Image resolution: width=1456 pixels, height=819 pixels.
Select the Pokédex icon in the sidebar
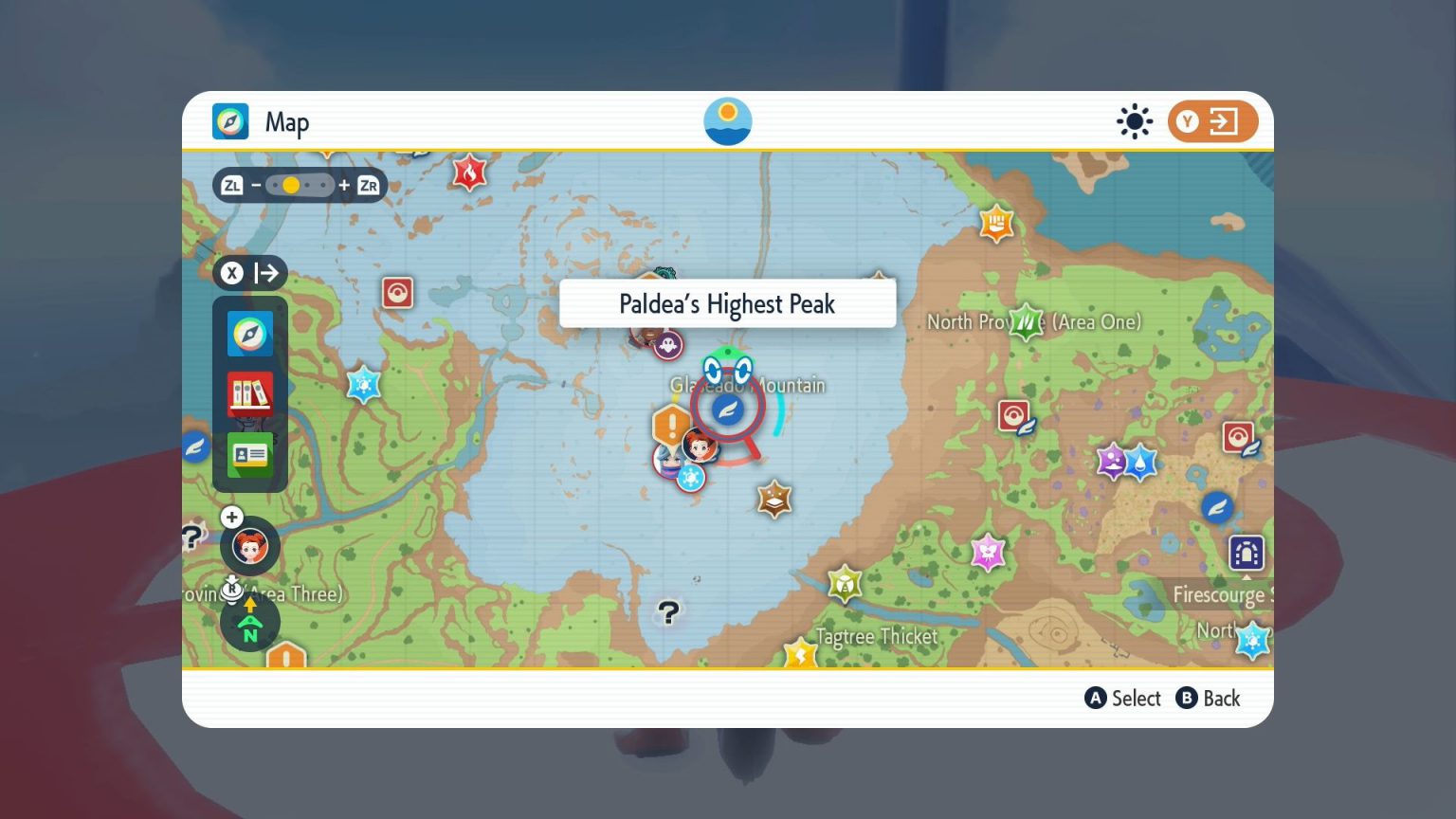249,394
